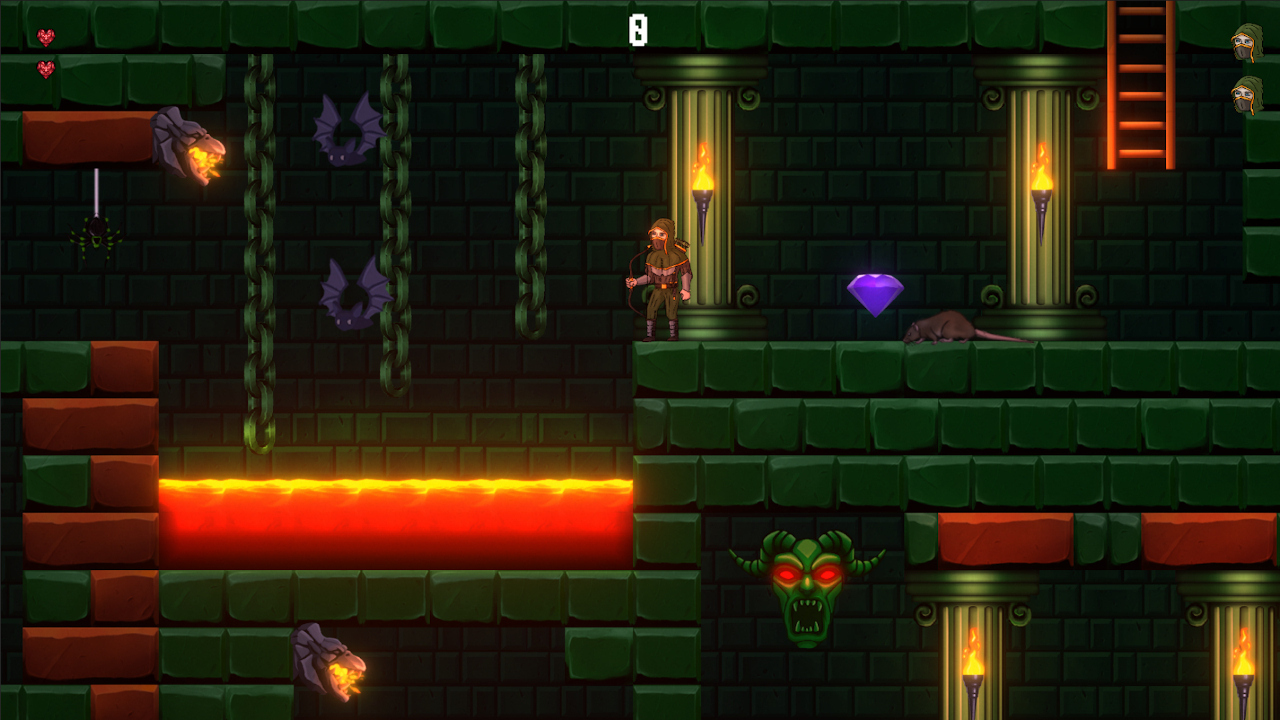Click the purple gem collectible
The height and width of the screenshot is (720, 1280).
pyautogui.click(x=875, y=293)
